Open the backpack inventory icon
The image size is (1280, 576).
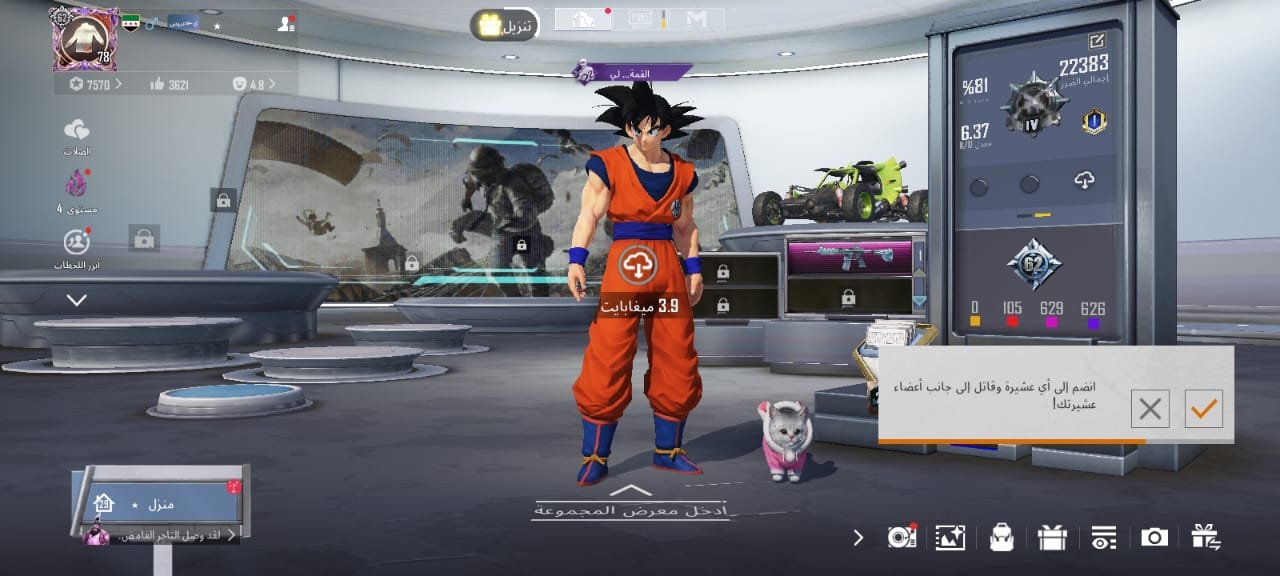pyautogui.click(x=1001, y=537)
